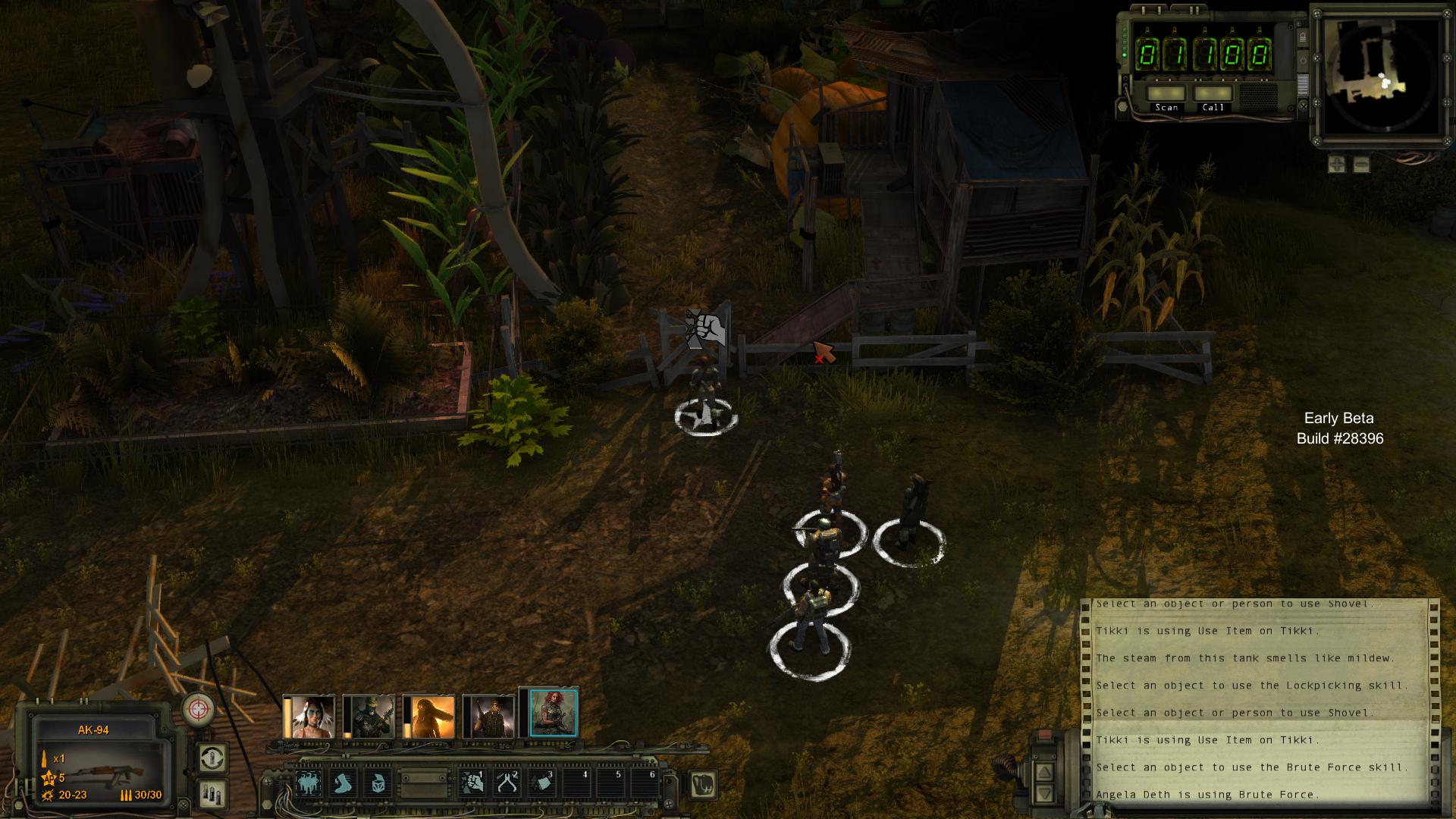Switch ammo type with the bullets button
The width and height of the screenshot is (1456, 819).
point(212,793)
